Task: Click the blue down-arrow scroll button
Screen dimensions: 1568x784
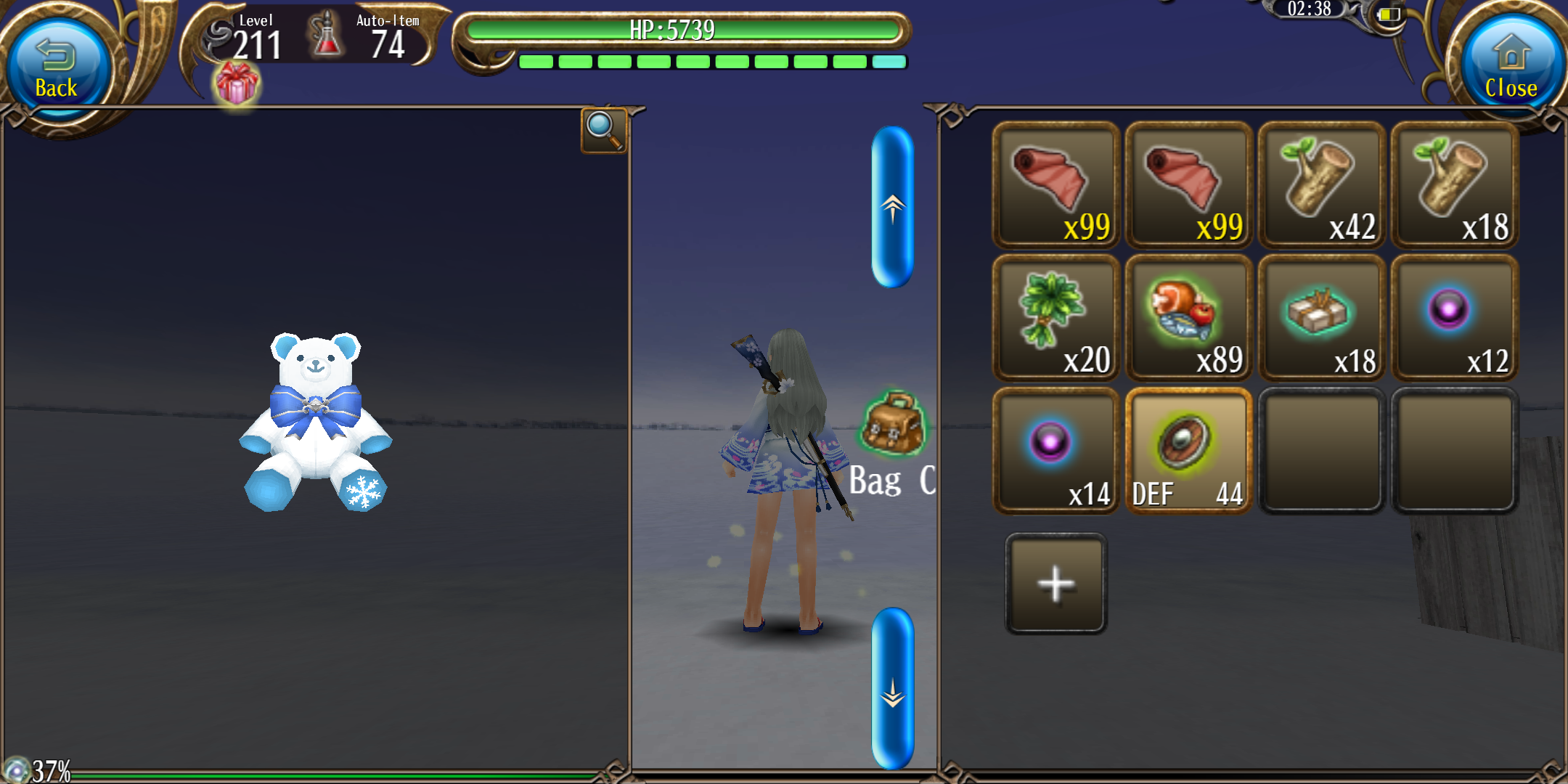Action: 892,688
